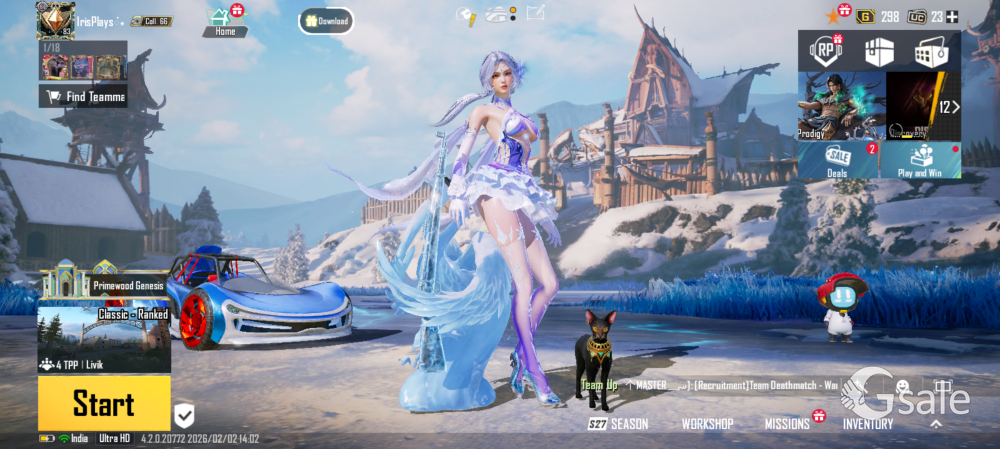Open the Classic Ranked Livik mode selector

[104, 340]
